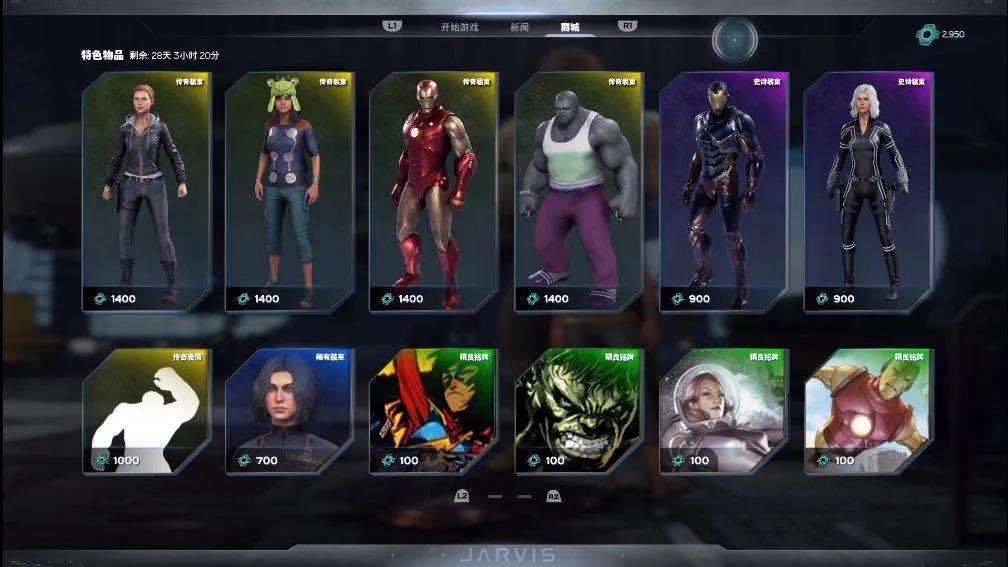Switch to the 开始游戏 tab

click(x=459, y=27)
